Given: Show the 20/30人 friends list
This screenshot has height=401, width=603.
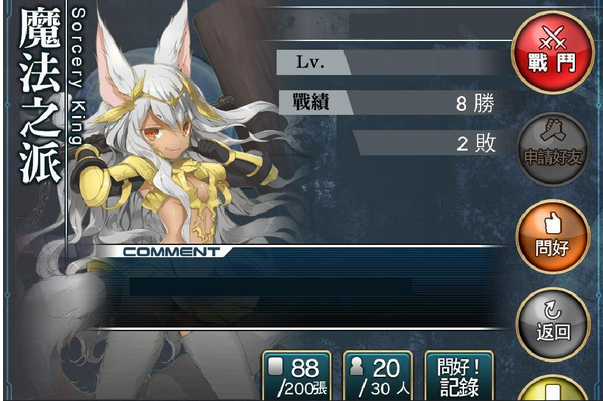Looking at the screenshot, I should tap(377, 377).
